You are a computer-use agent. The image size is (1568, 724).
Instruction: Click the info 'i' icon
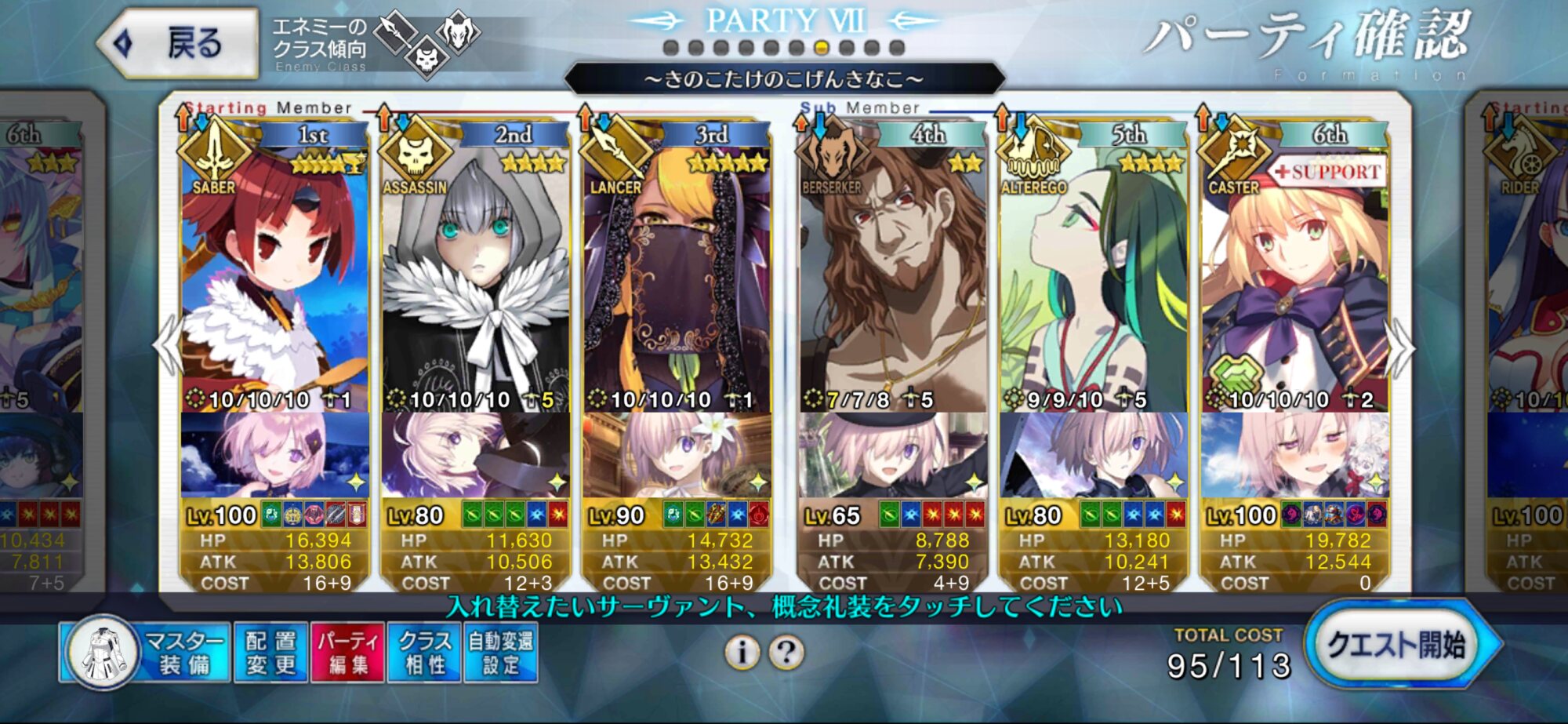[x=741, y=652]
